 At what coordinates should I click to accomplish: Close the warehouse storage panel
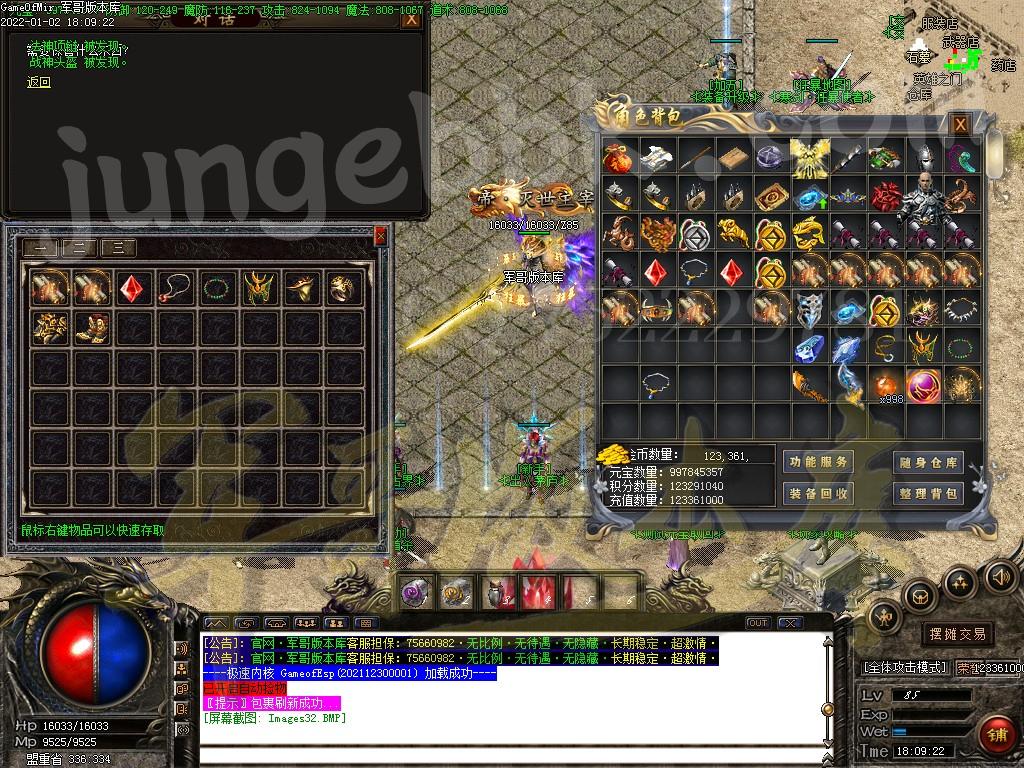(380, 236)
